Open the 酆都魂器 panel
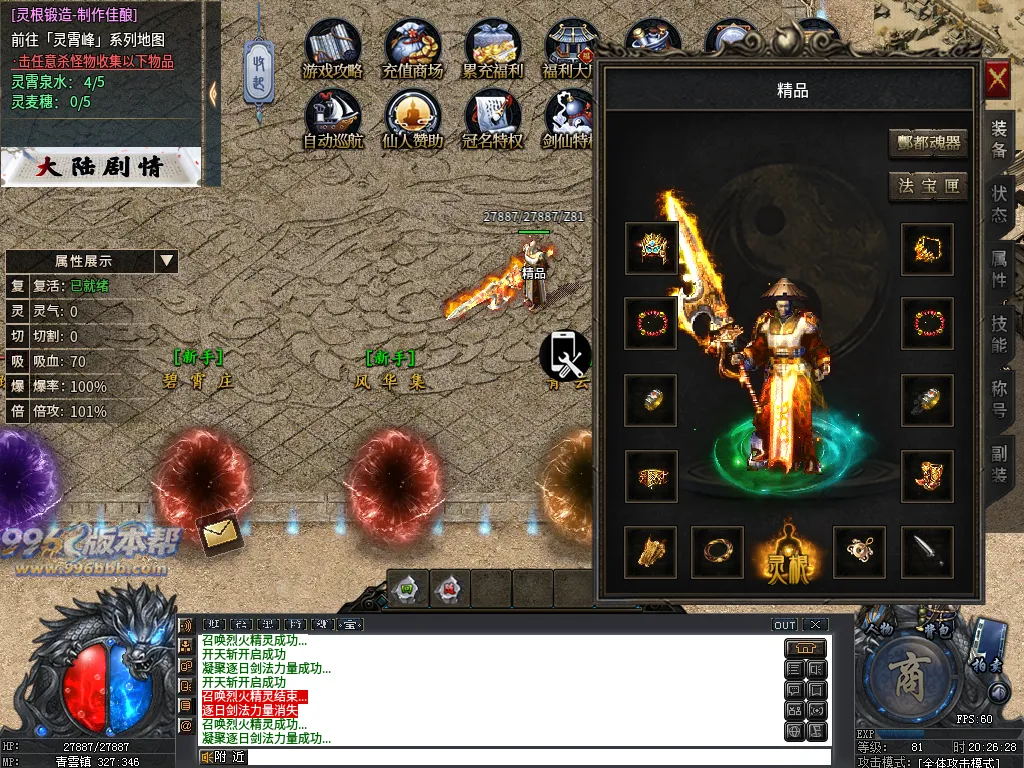Screen dimensions: 1024x768 tap(927, 143)
